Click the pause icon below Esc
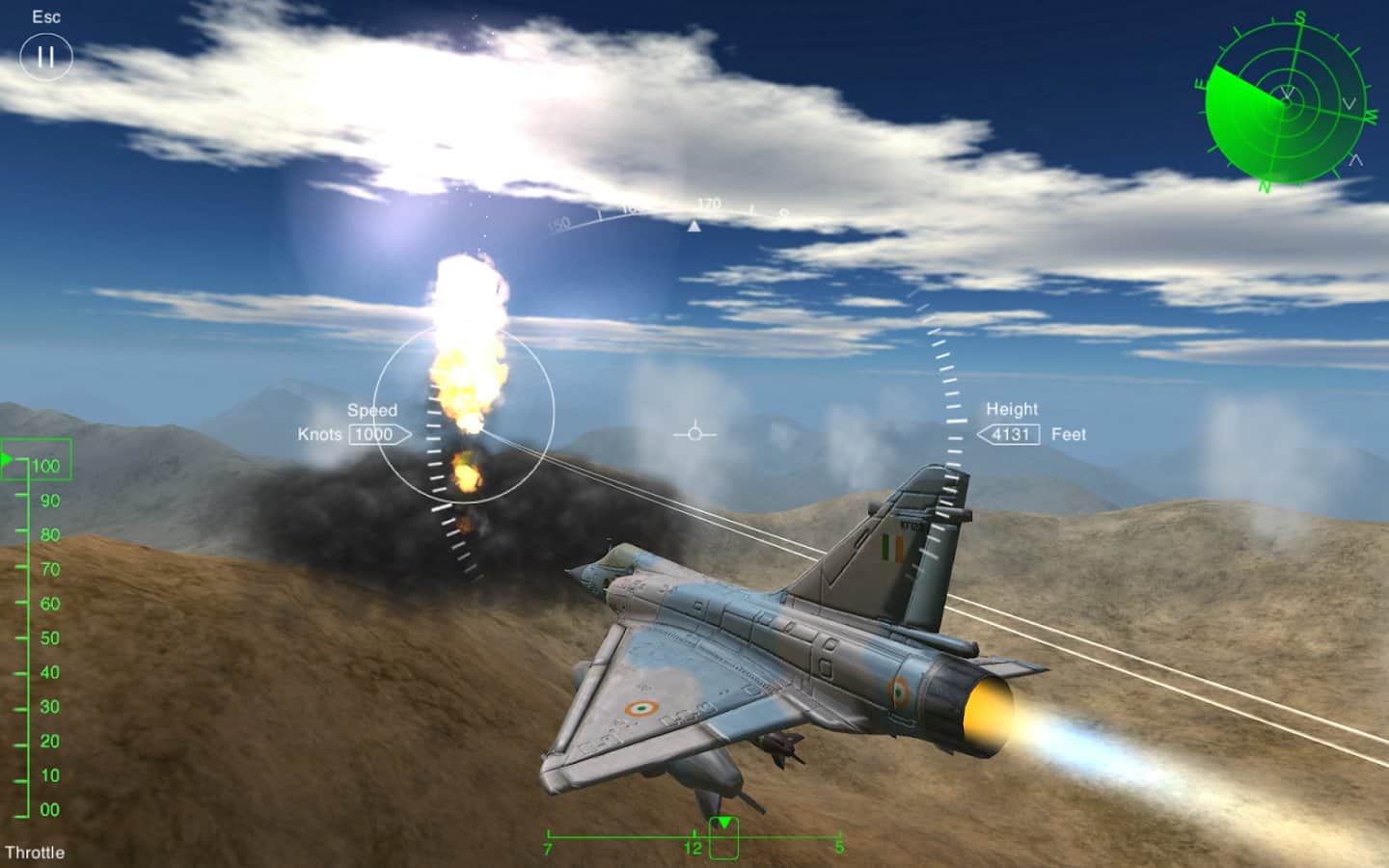Viewport: 1389px width, 868px height. click(45, 56)
